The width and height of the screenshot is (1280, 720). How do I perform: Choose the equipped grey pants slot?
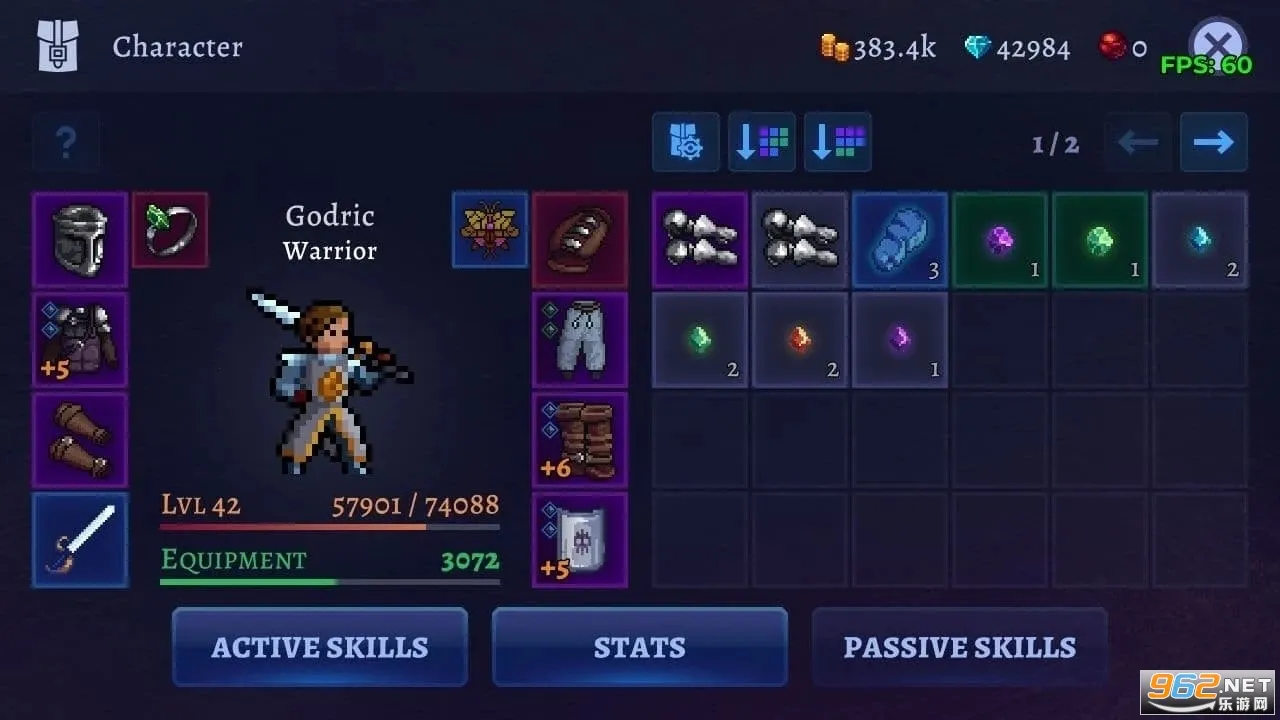(x=580, y=340)
